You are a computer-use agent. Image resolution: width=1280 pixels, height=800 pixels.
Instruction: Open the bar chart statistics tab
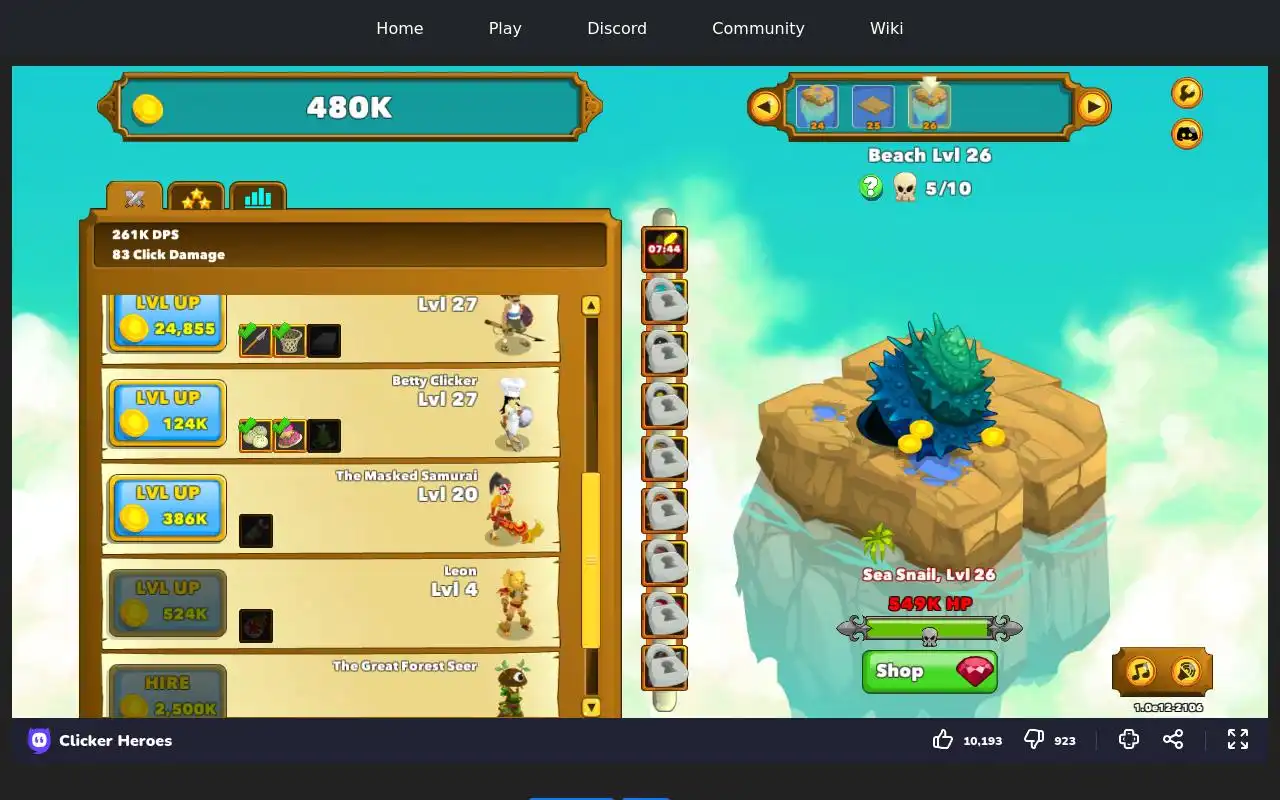click(258, 198)
